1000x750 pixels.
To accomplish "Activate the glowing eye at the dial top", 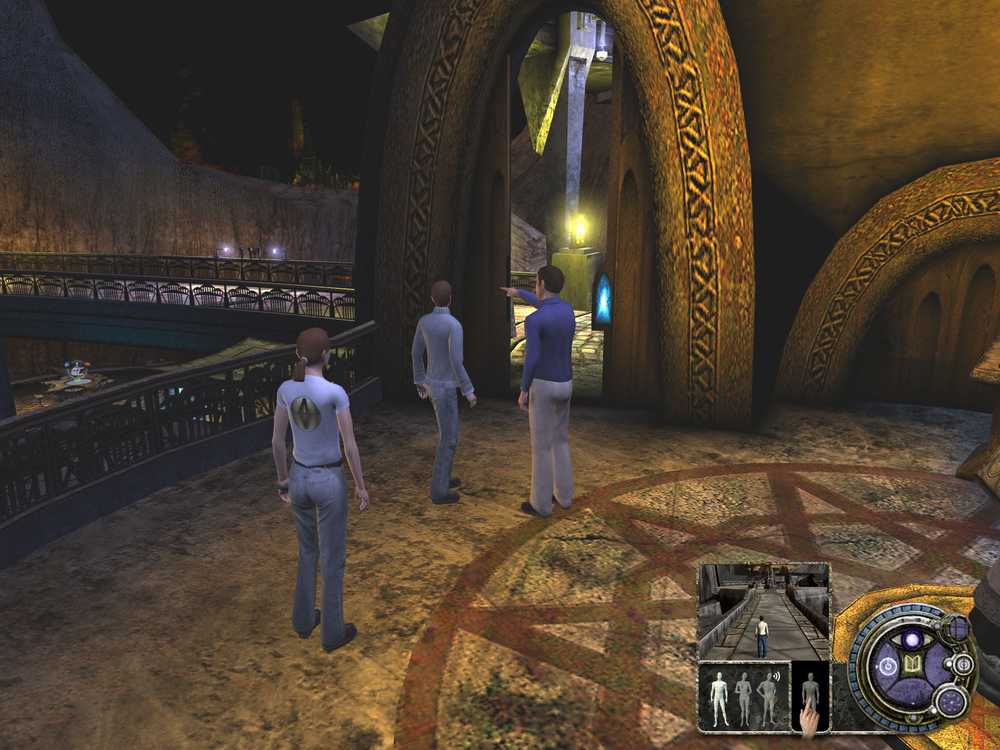I will tap(911, 639).
